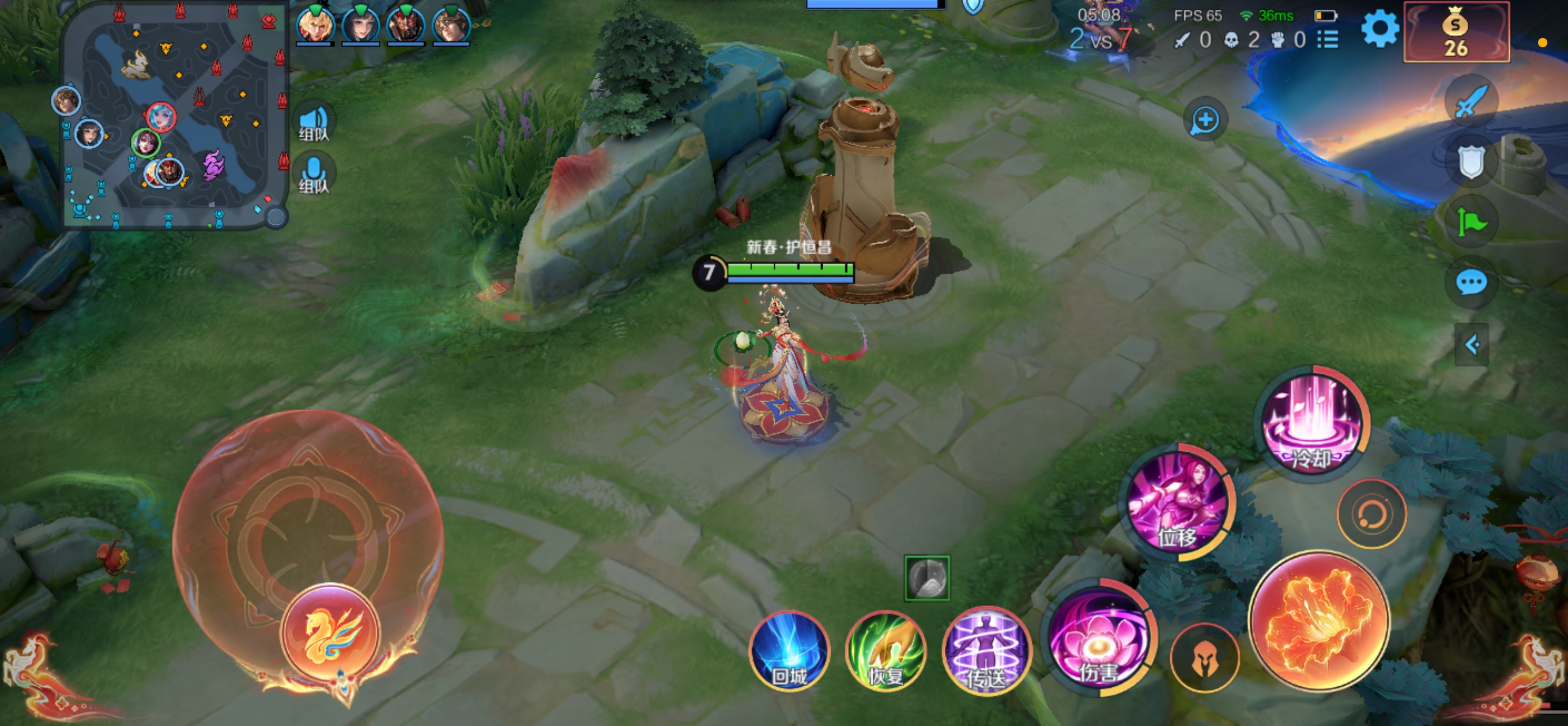
Task: Tap the blue plus upgrade icon
Action: (1205, 120)
